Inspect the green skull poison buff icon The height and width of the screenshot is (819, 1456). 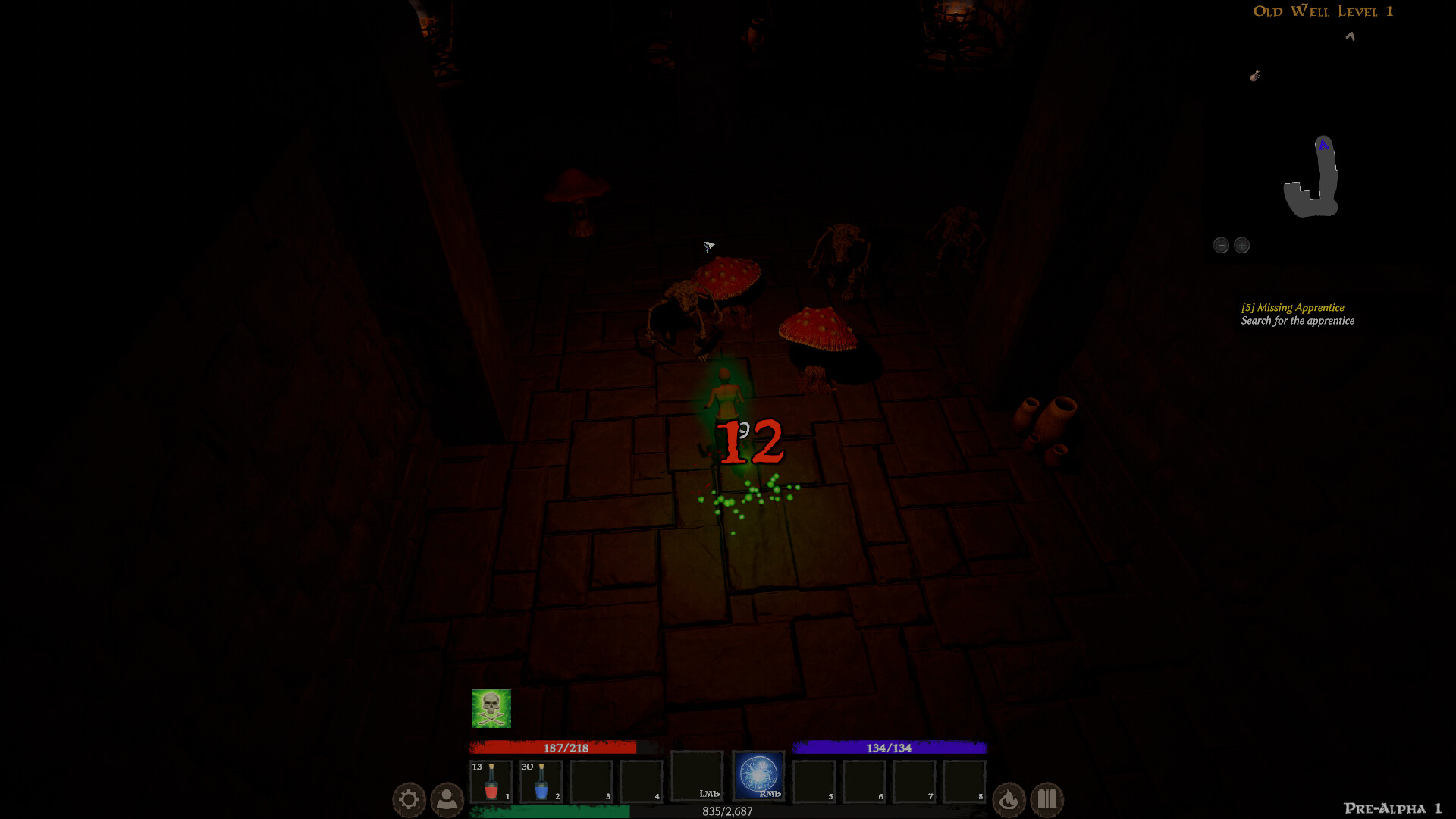coord(491,708)
